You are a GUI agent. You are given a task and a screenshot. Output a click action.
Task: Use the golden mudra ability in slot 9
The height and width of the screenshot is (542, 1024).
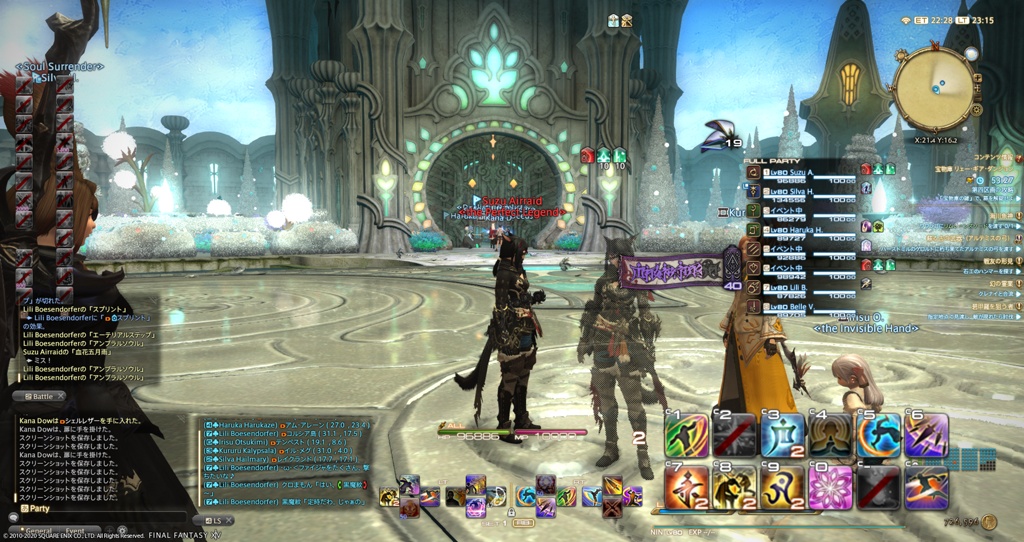pyautogui.click(x=782, y=488)
